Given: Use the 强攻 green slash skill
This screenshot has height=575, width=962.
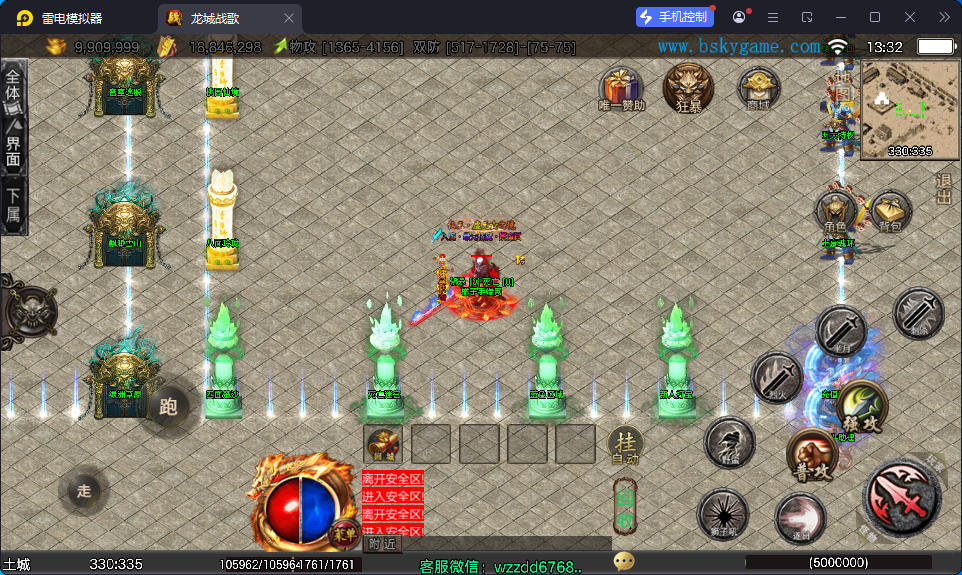Looking at the screenshot, I should (861, 404).
